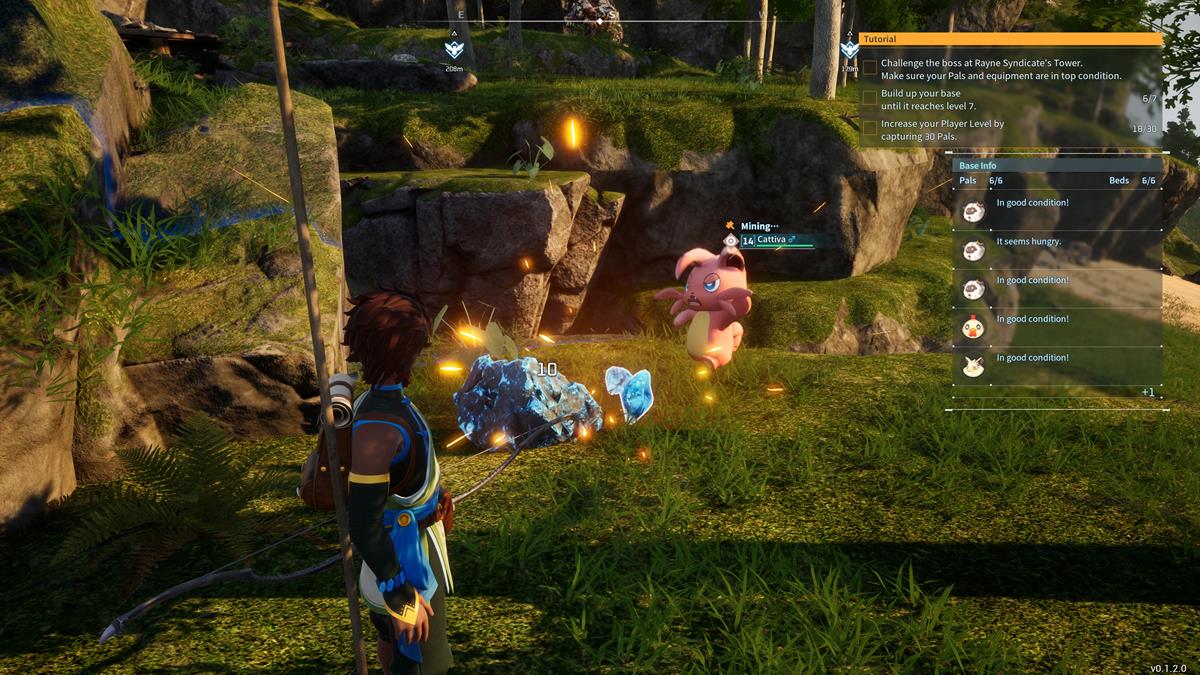This screenshot has height=675, width=1200.
Task: Click the Base Info panel title
Action: point(977,166)
